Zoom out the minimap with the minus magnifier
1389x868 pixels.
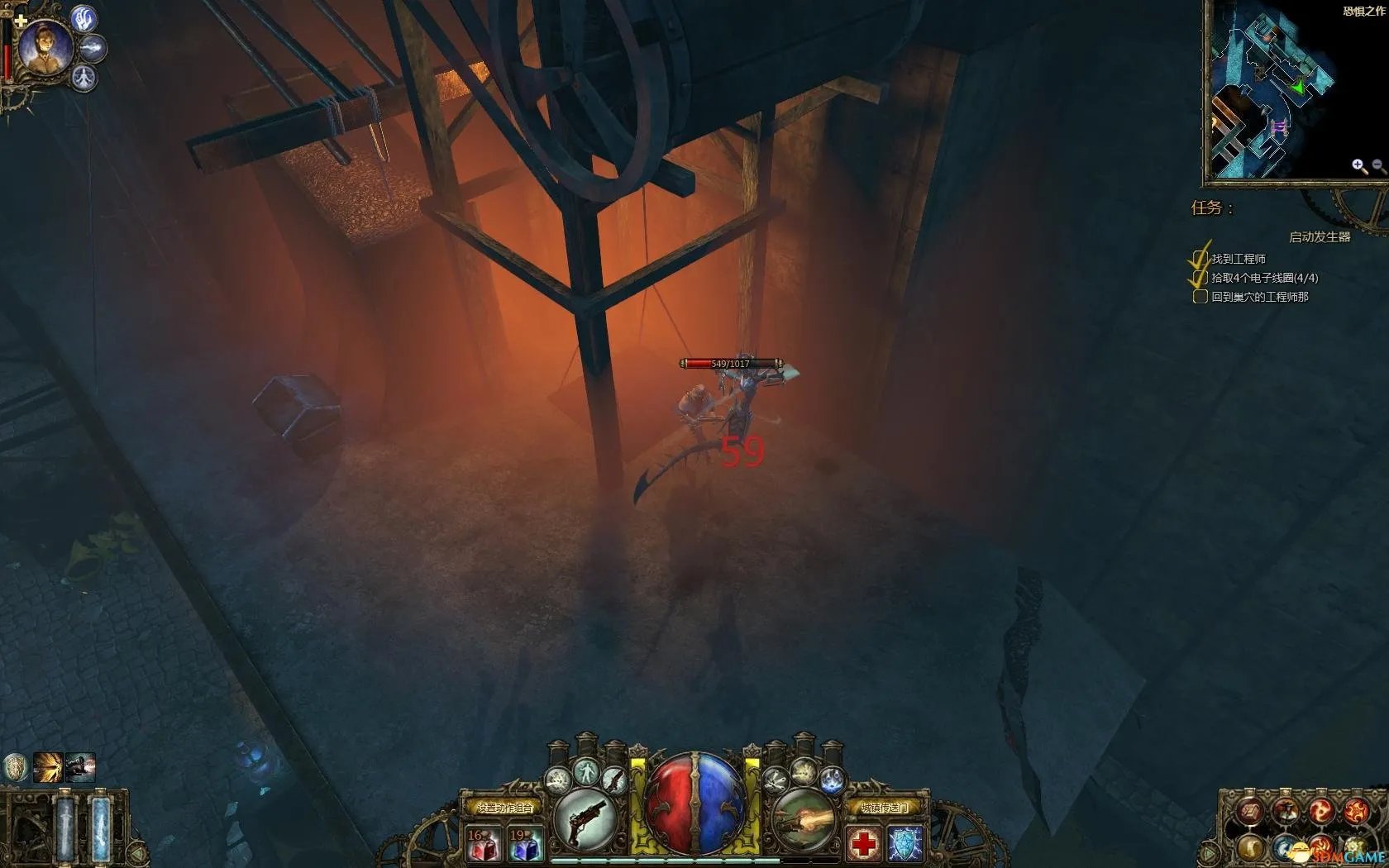click(x=1378, y=166)
